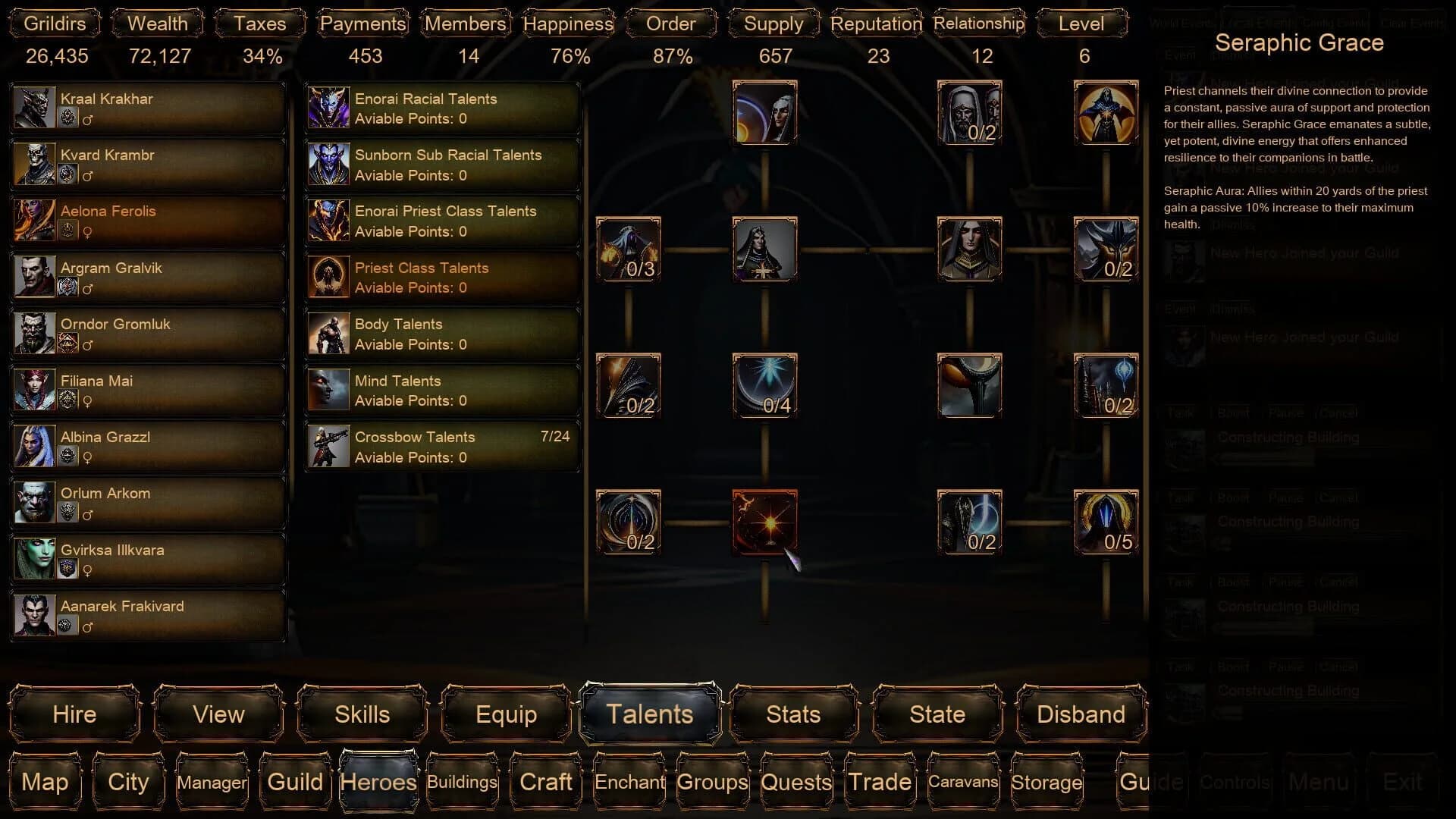
Task: Click the top-left haloed priest talent node
Action: coord(764,114)
